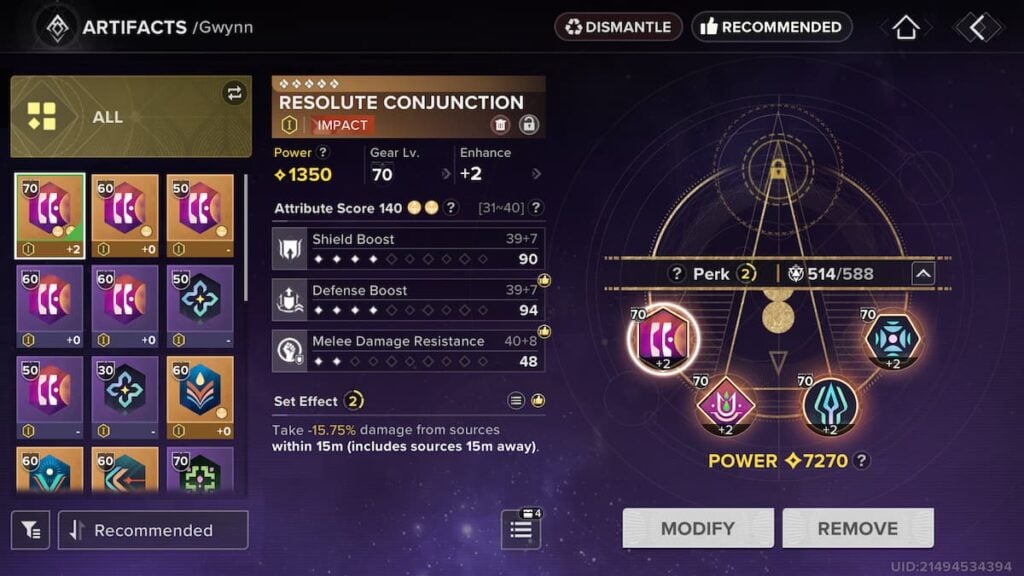Show help for Attribute Score
1024x576 pixels.
point(451,208)
